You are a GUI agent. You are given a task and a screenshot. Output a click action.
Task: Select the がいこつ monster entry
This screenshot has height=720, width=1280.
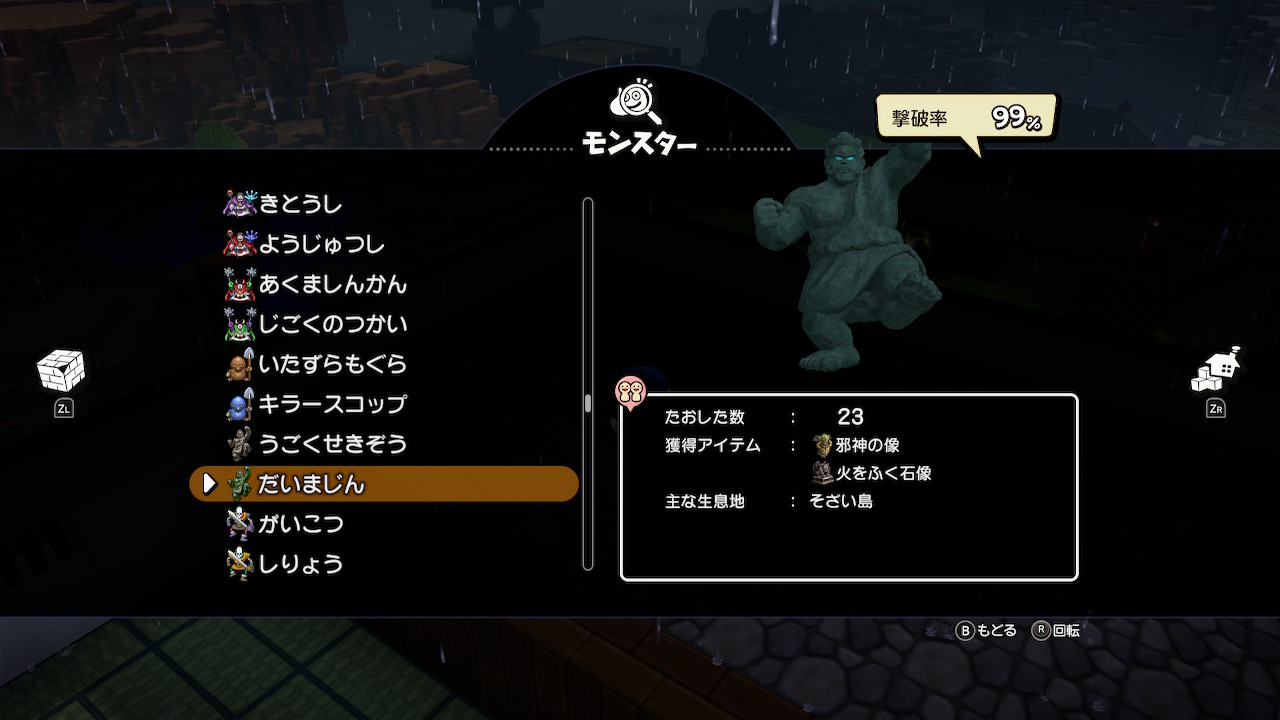(x=300, y=524)
